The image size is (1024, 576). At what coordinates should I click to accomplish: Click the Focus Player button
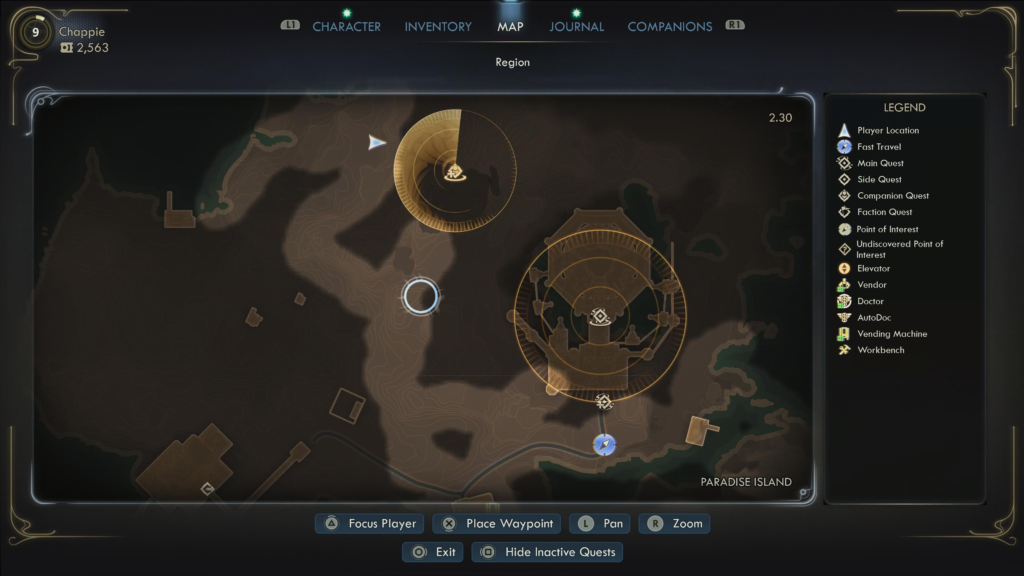pyautogui.click(x=371, y=524)
